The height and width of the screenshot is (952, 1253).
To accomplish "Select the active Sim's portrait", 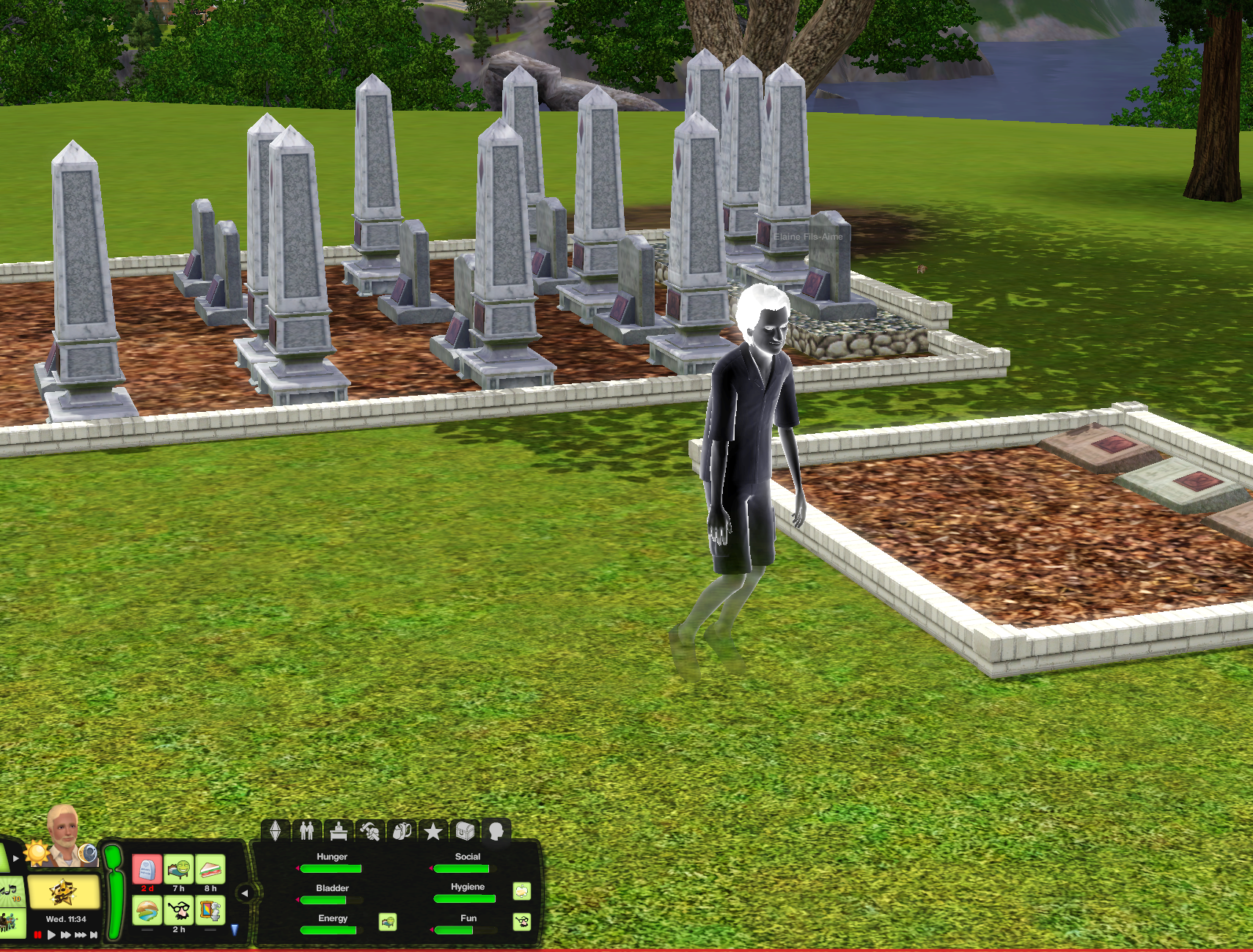I will pos(64,838).
